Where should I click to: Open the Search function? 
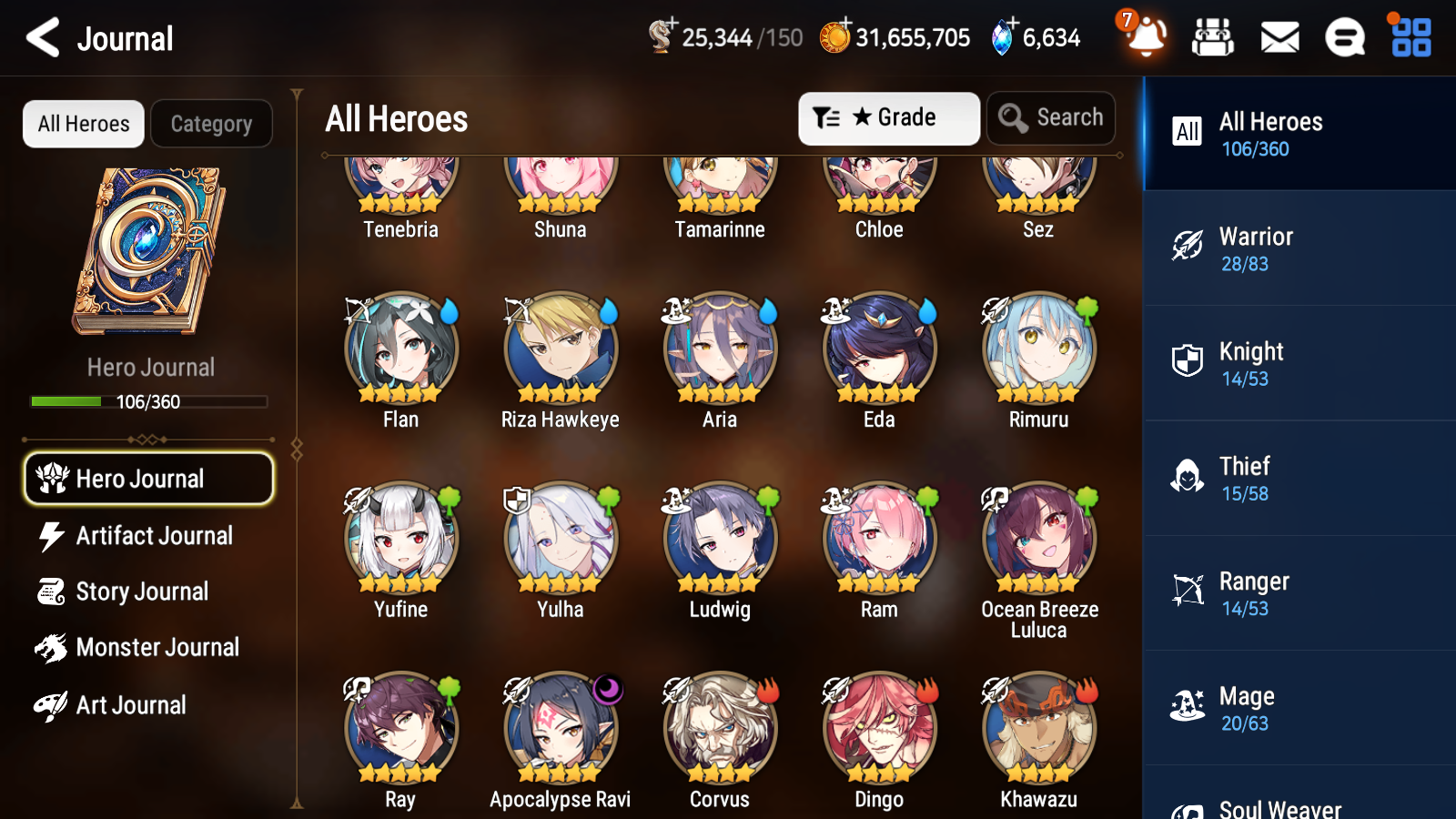1051,117
